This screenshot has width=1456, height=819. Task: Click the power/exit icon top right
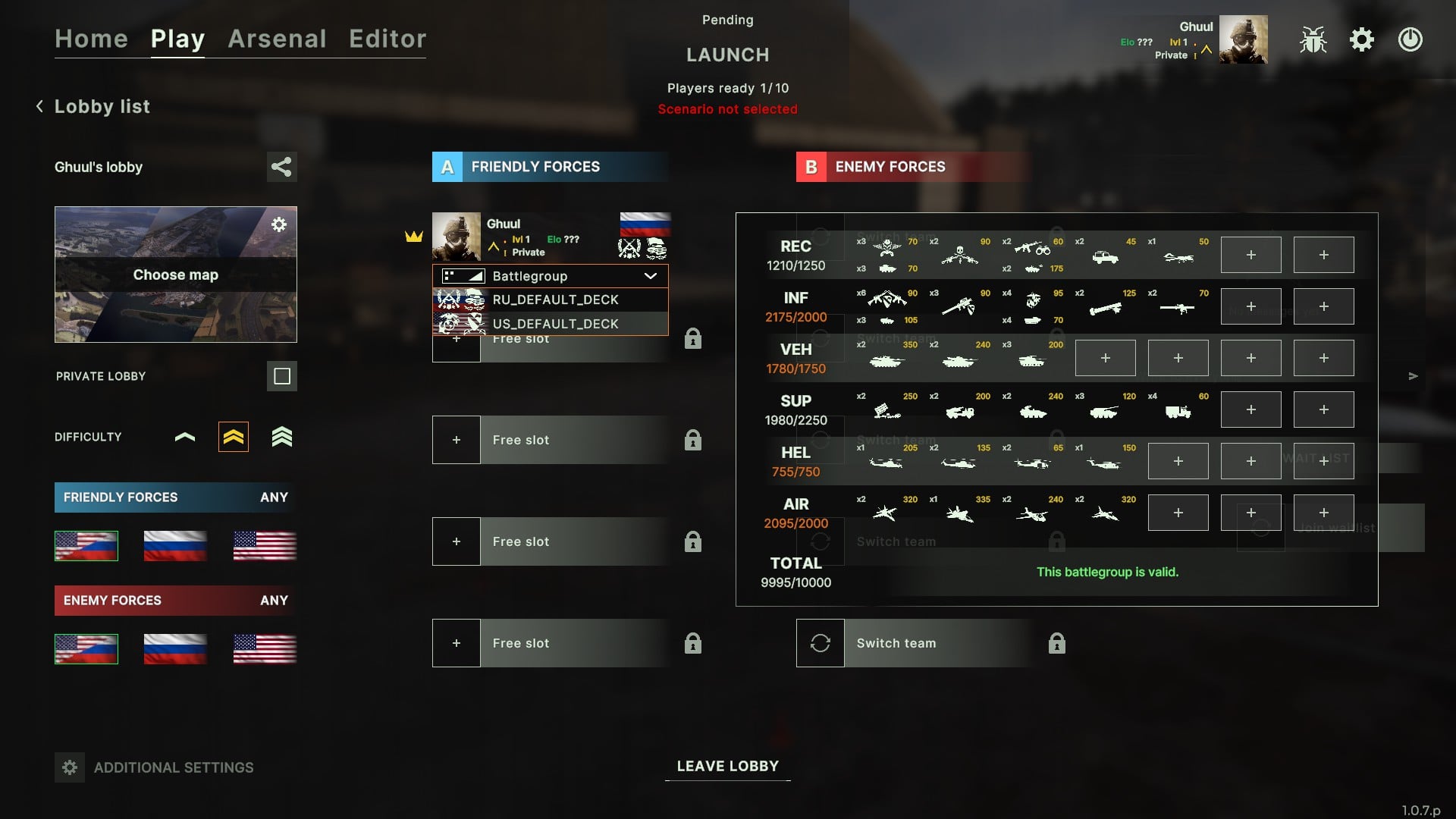coord(1410,40)
